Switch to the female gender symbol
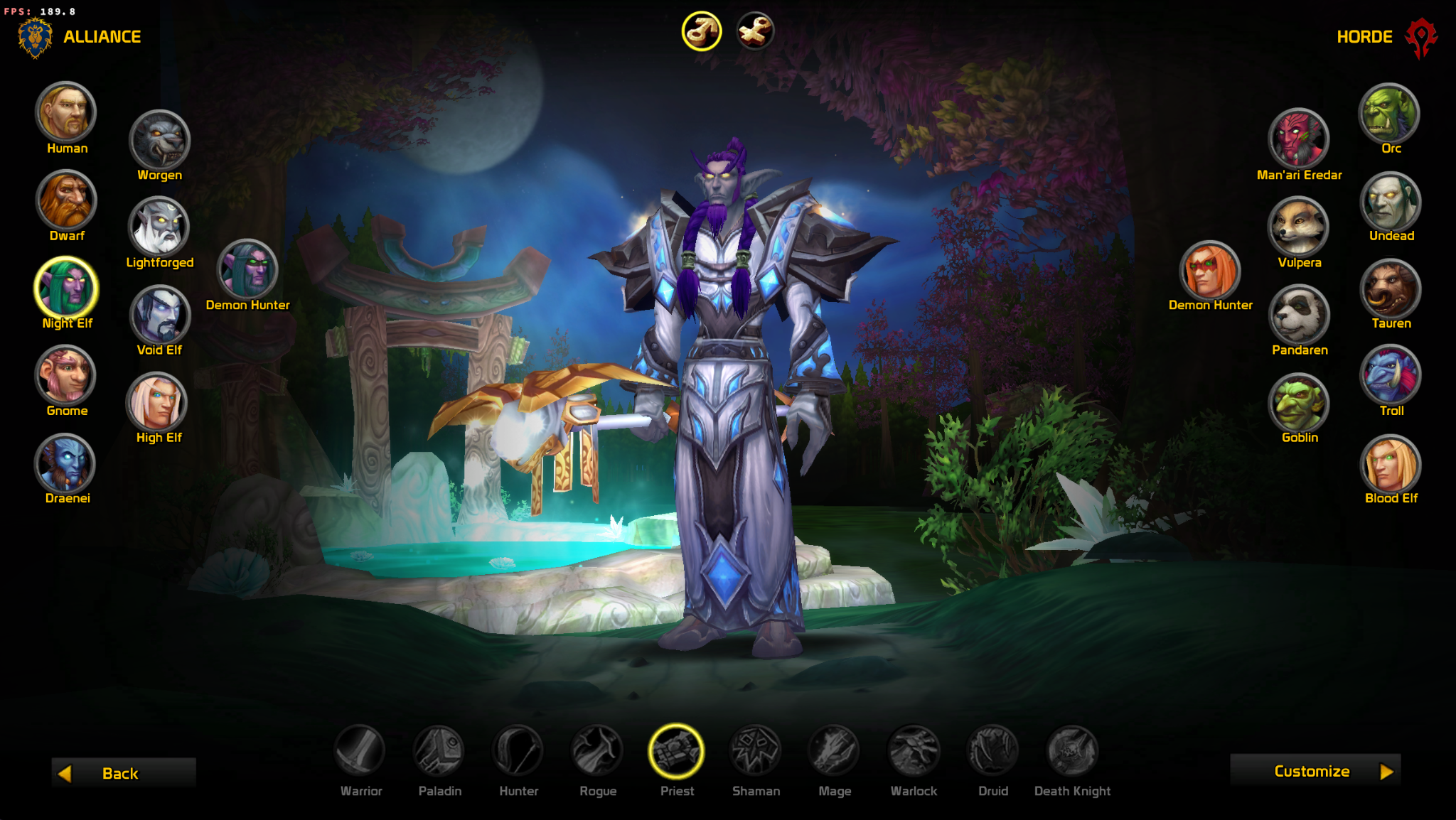This screenshot has width=1456, height=820. tap(754, 31)
